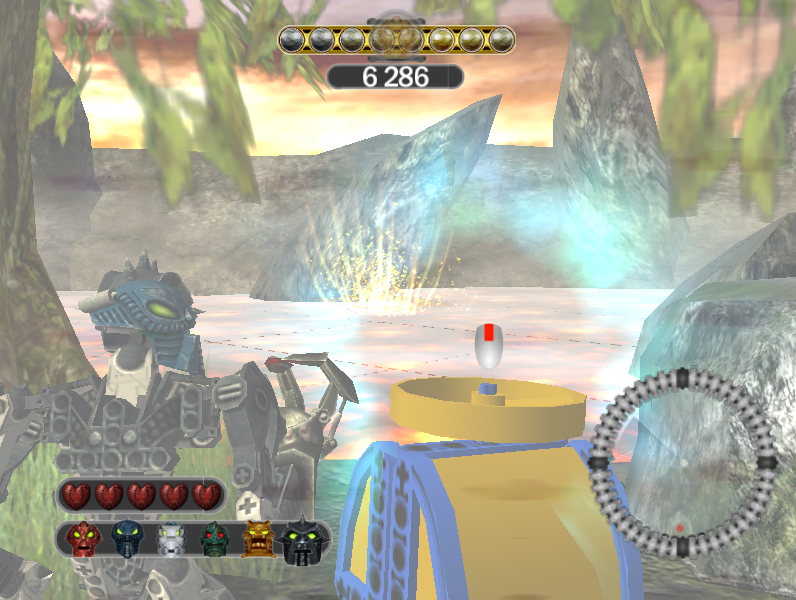This screenshot has width=796, height=600.
Task: Select the green Toa mask with red eyes
Action: [x=215, y=541]
